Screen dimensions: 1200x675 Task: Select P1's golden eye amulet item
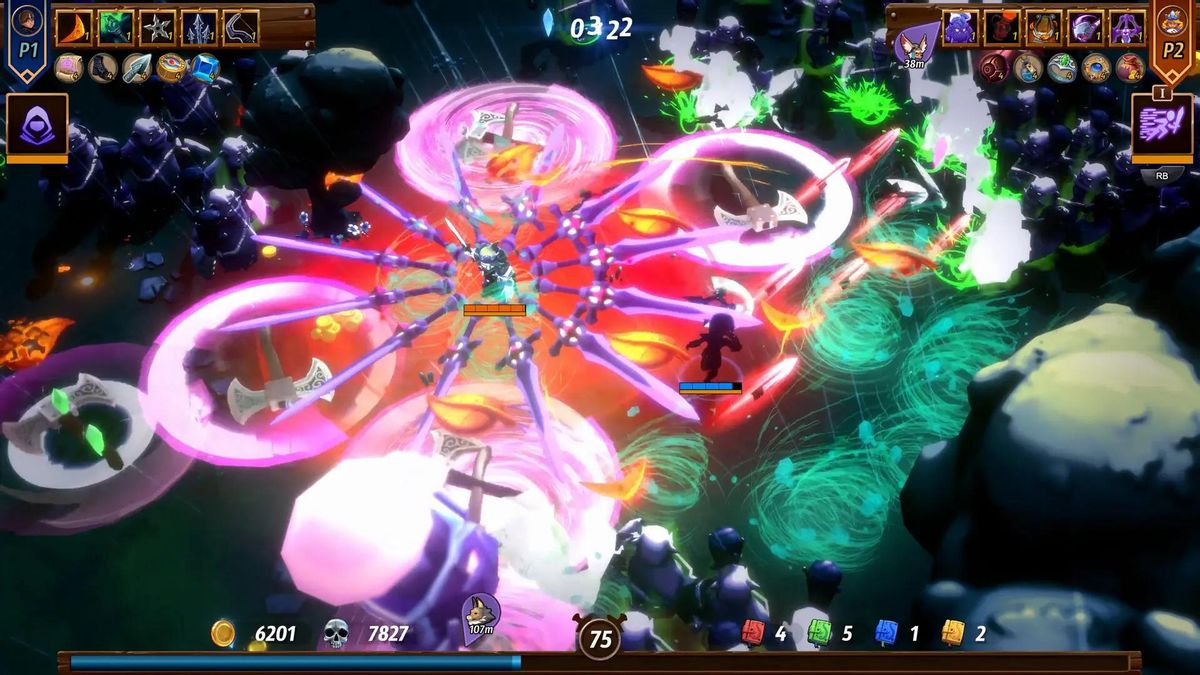pos(171,68)
